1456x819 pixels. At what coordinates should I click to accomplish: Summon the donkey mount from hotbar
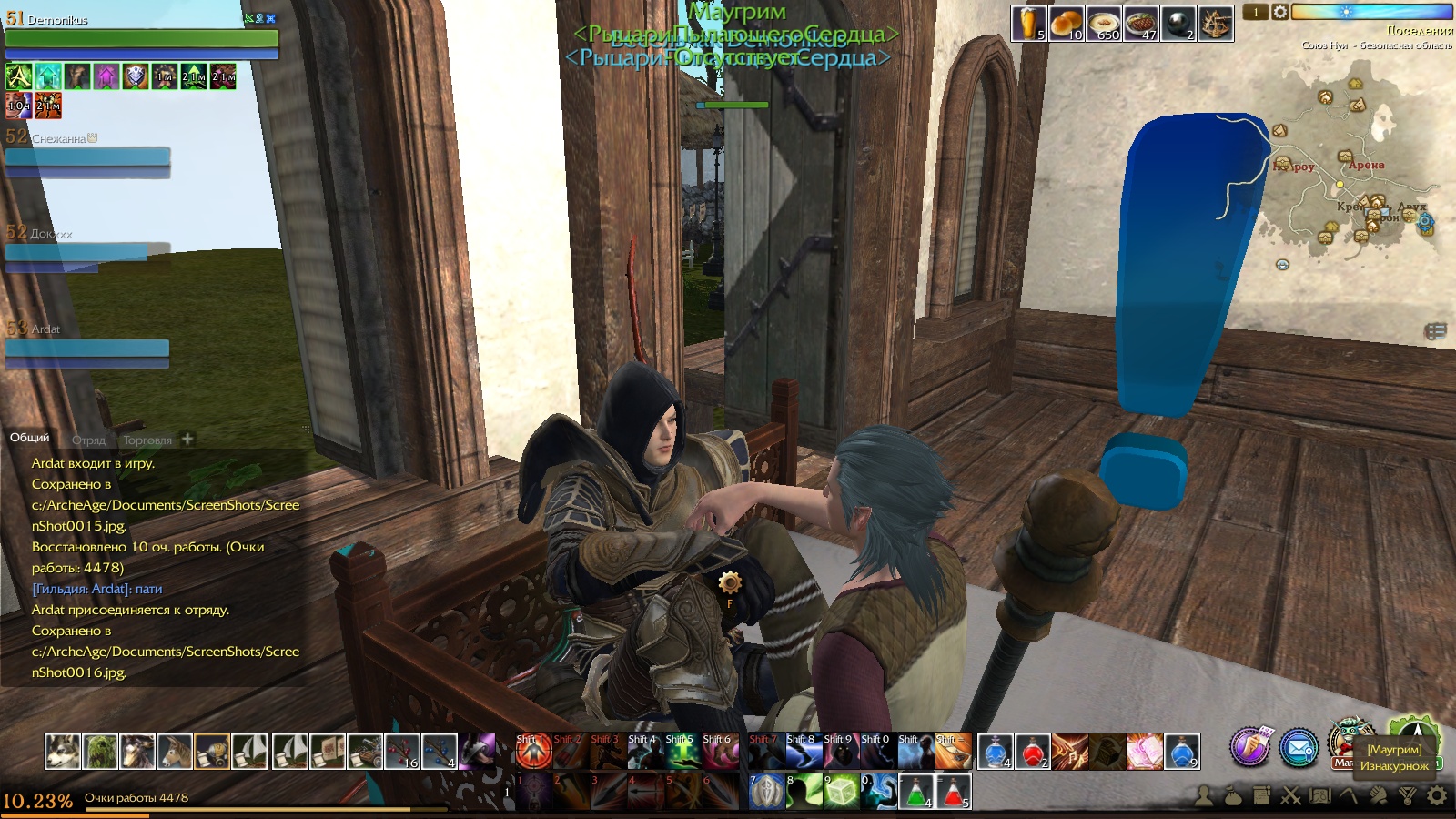click(x=175, y=752)
